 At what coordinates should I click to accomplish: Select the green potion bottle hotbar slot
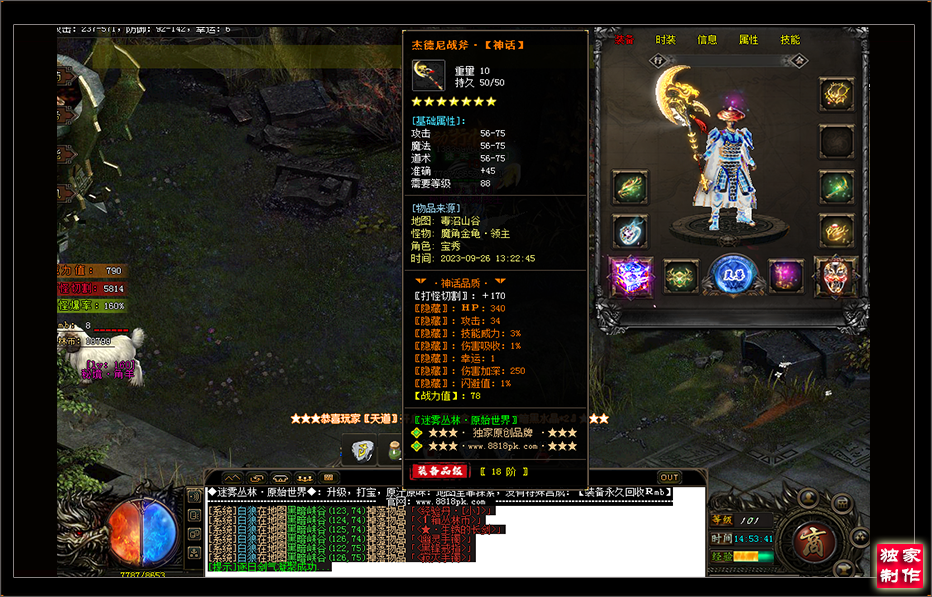point(394,451)
